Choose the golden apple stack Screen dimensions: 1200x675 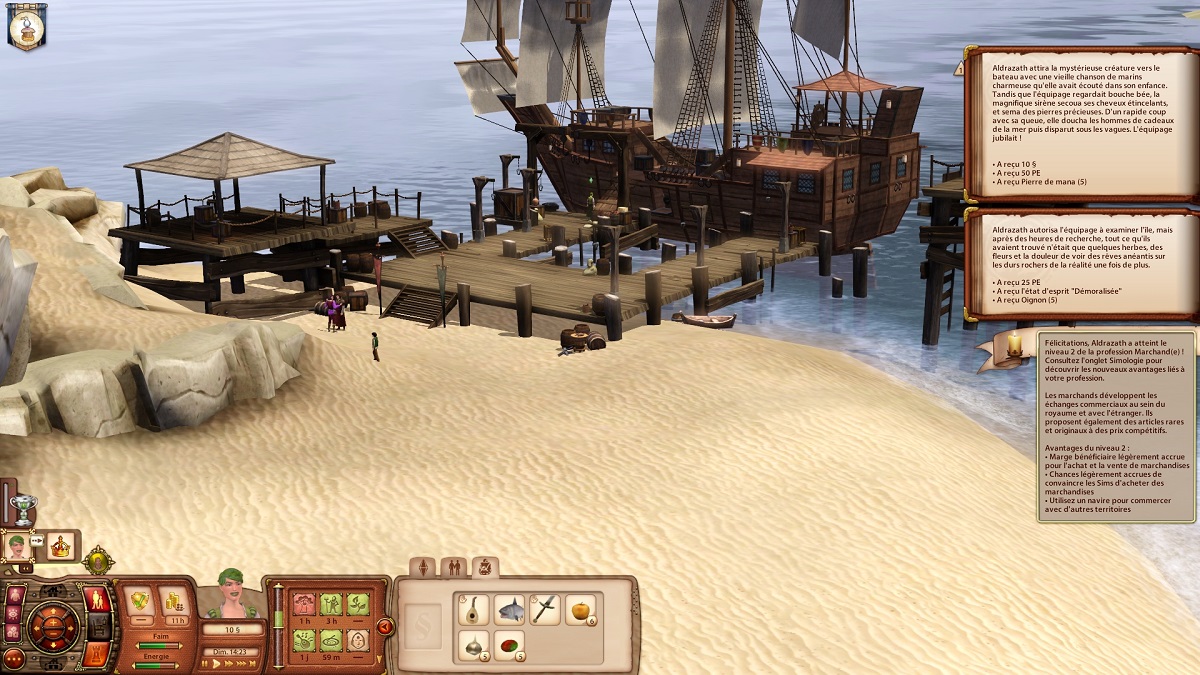[x=581, y=608]
